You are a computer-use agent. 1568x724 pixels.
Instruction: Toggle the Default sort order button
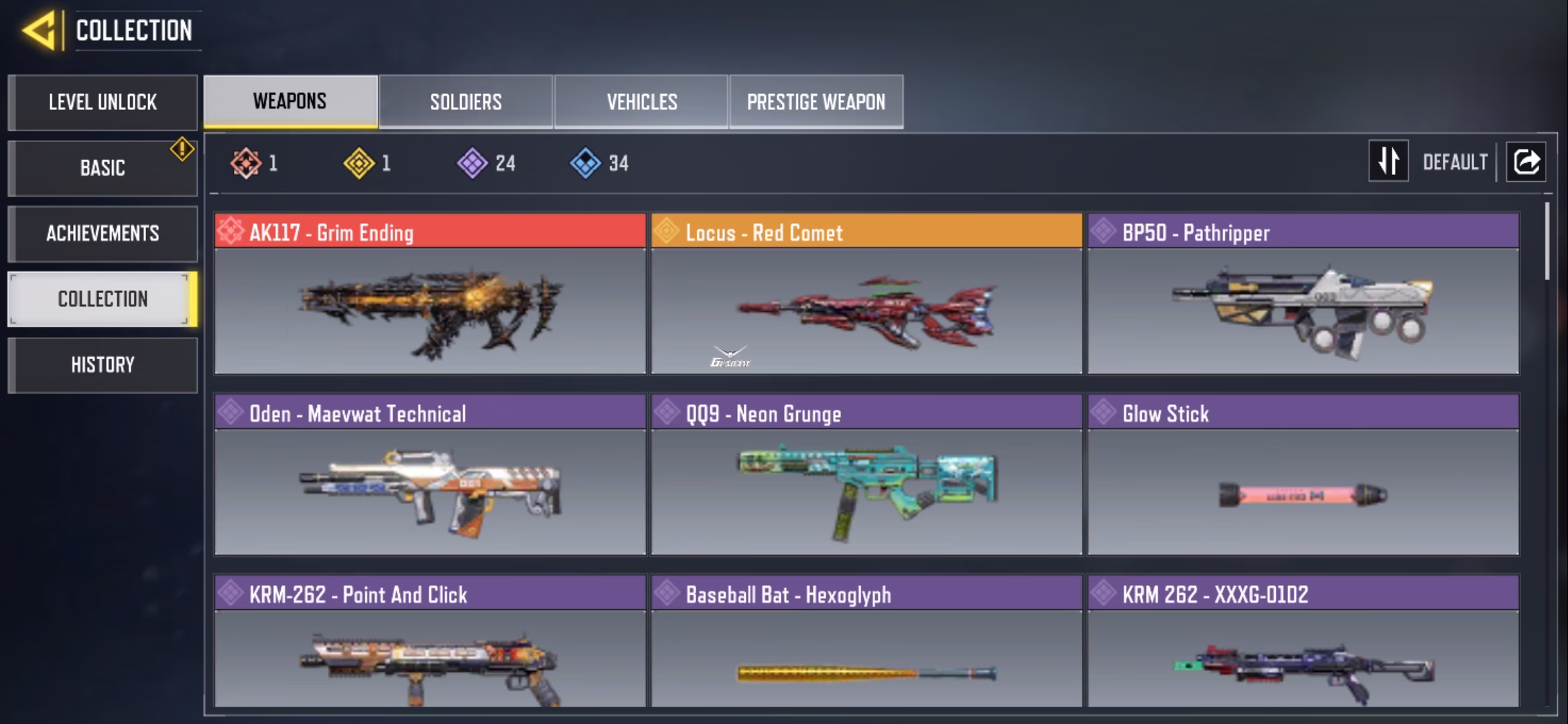pos(1388,162)
